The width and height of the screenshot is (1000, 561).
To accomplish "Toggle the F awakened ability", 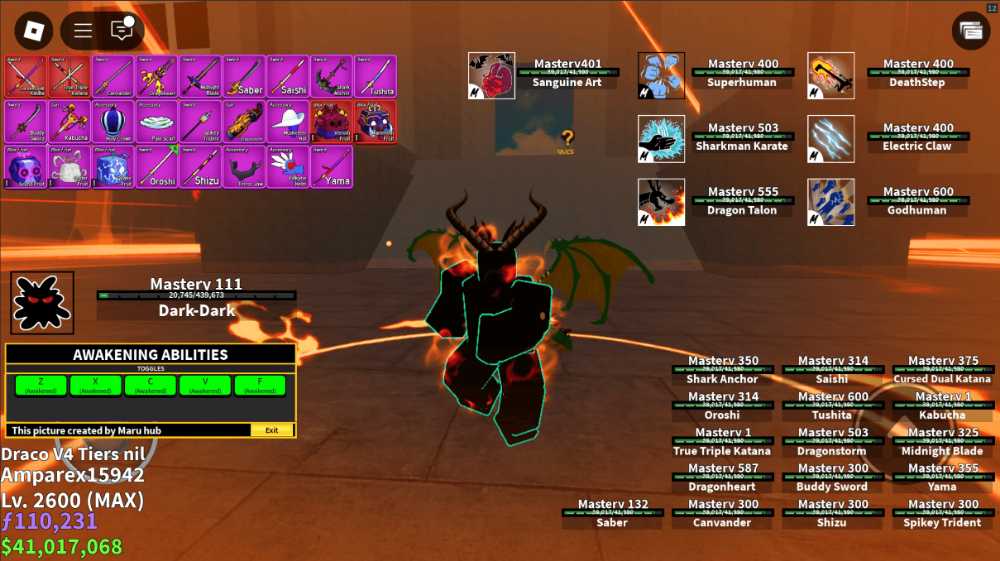I will [262, 385].
